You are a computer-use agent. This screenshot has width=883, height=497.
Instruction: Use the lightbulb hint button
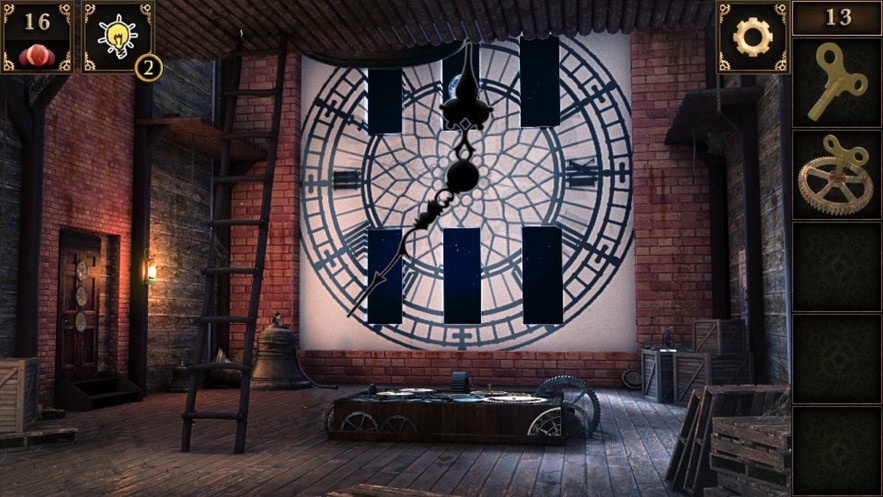tap(117, 37)
